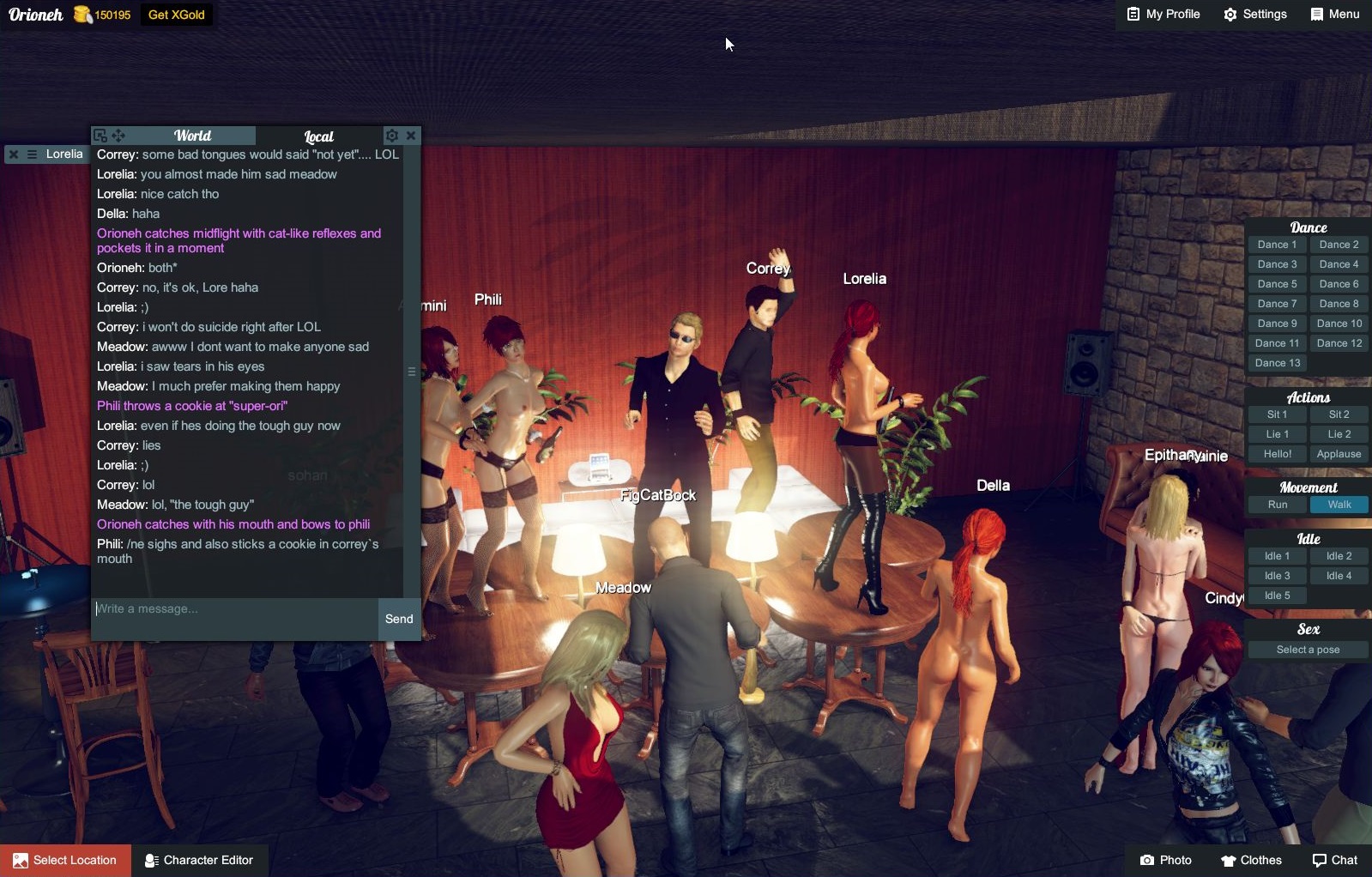Click the XGold coin icon

tap(82, 14)
